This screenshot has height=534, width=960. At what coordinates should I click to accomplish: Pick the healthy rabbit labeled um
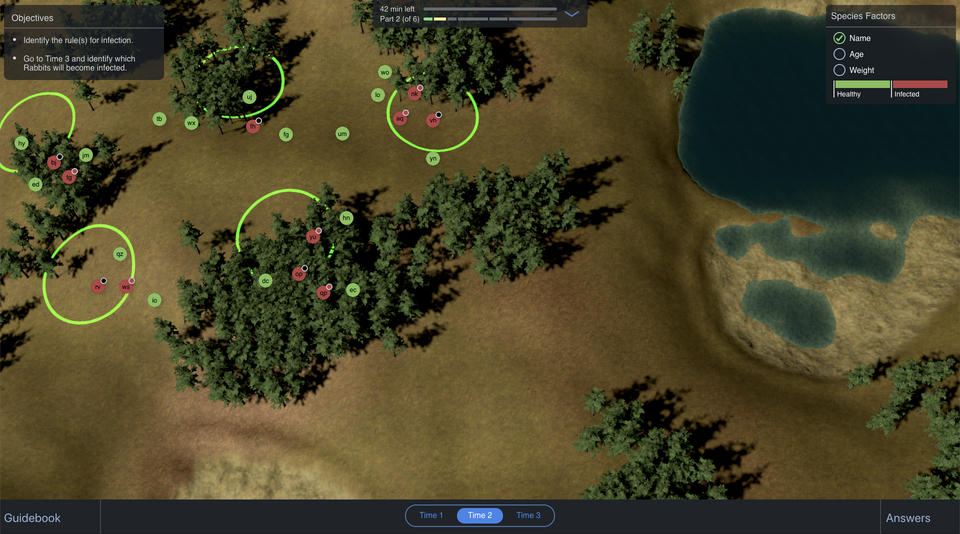(x=343, y=133)
